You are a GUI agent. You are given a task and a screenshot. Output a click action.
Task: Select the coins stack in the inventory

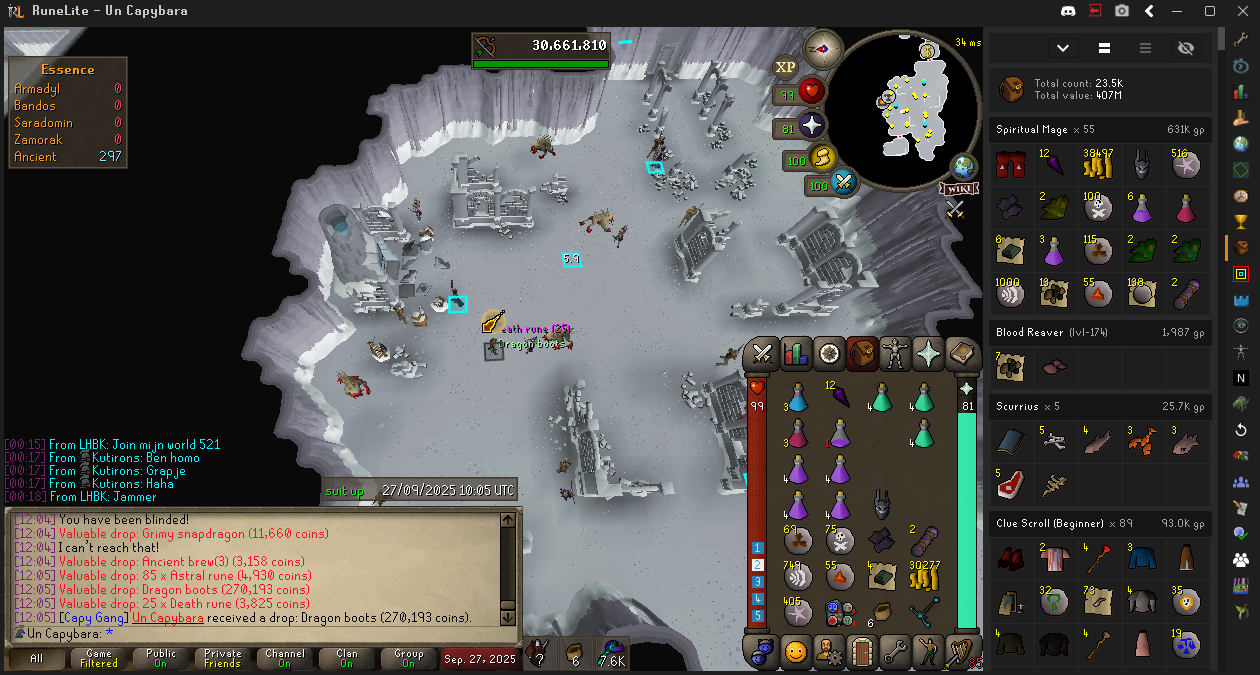pos(923,574)
